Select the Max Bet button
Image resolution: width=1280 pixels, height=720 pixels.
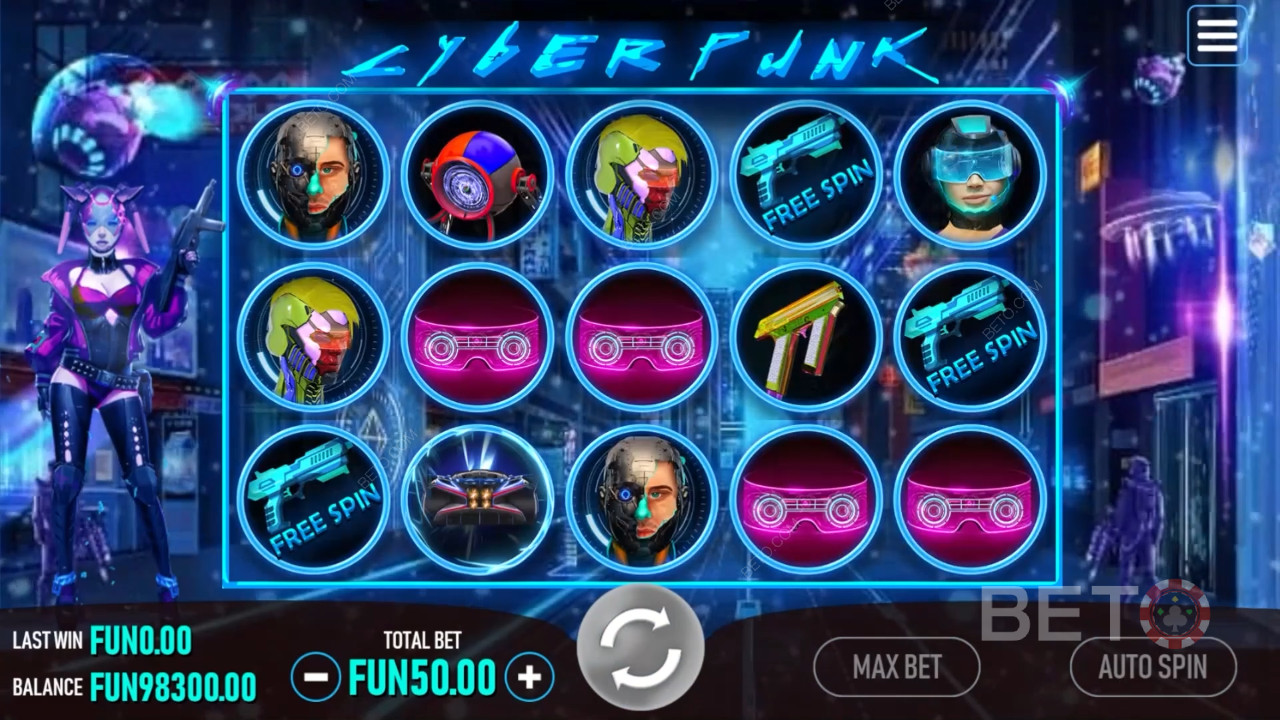(x=896, y=667)
